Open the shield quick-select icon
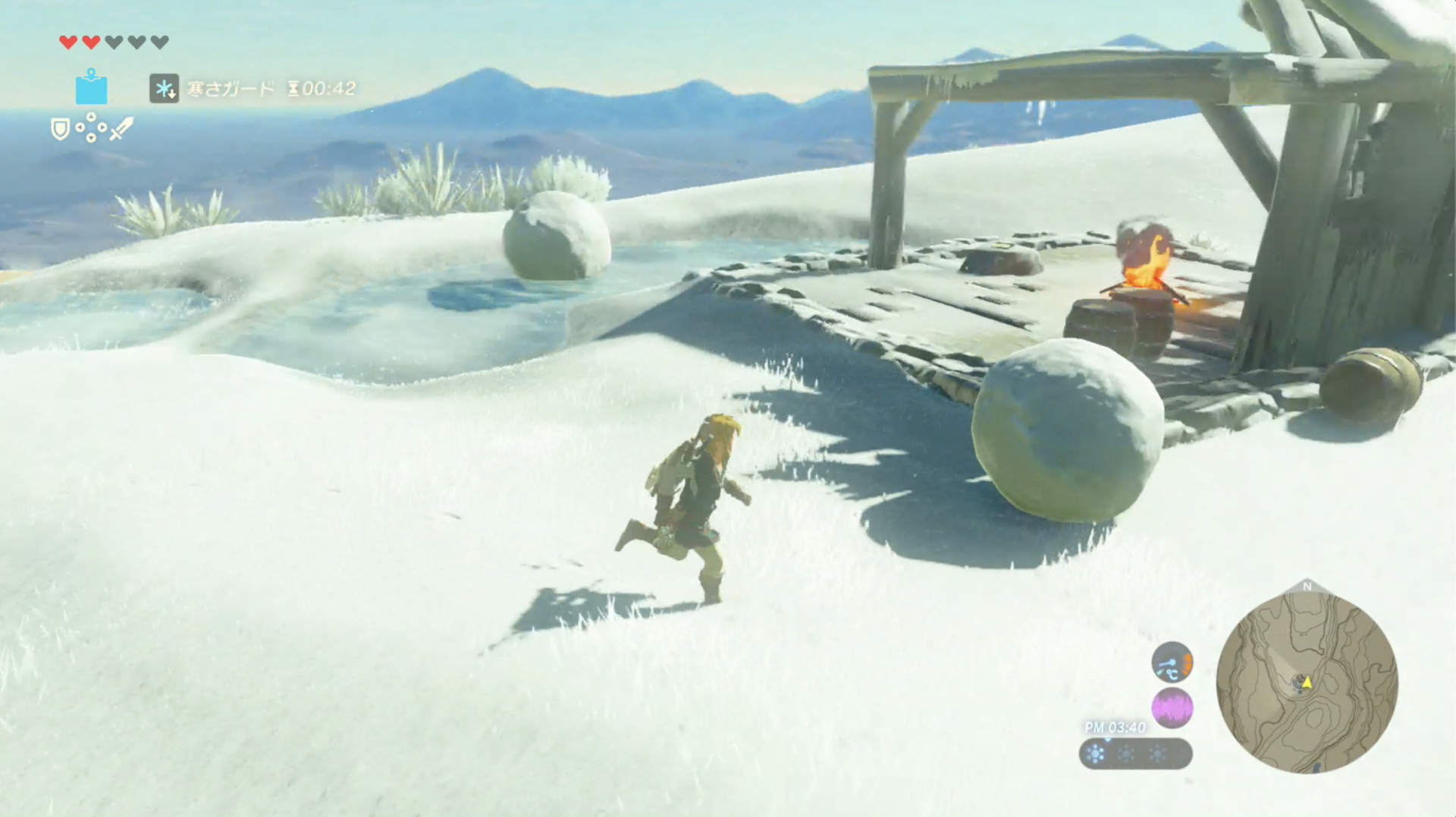Viewport: 1456px width, 817px height. (x=60, y=129)
